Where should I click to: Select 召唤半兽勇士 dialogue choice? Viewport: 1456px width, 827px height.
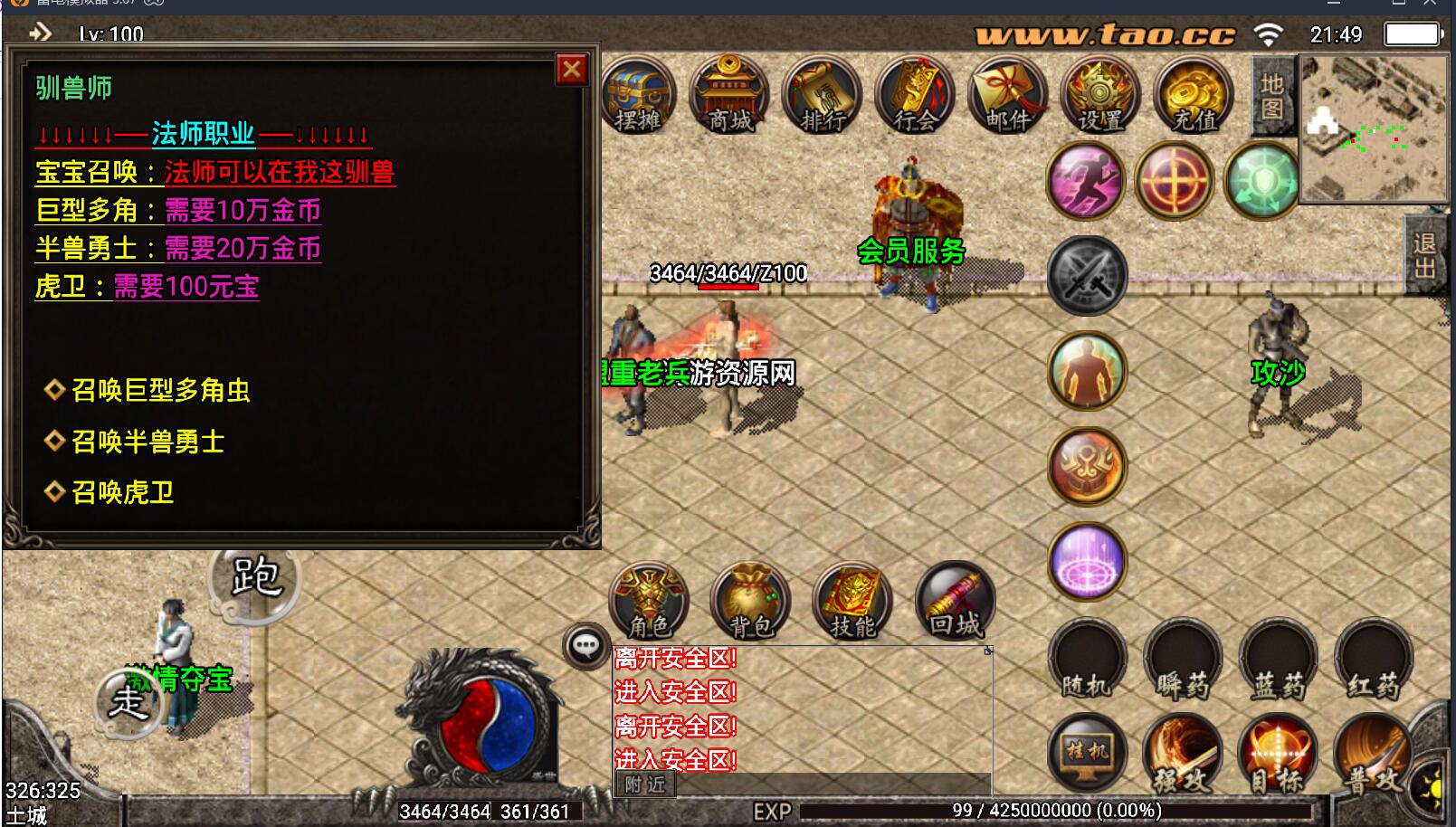point(148,442)
